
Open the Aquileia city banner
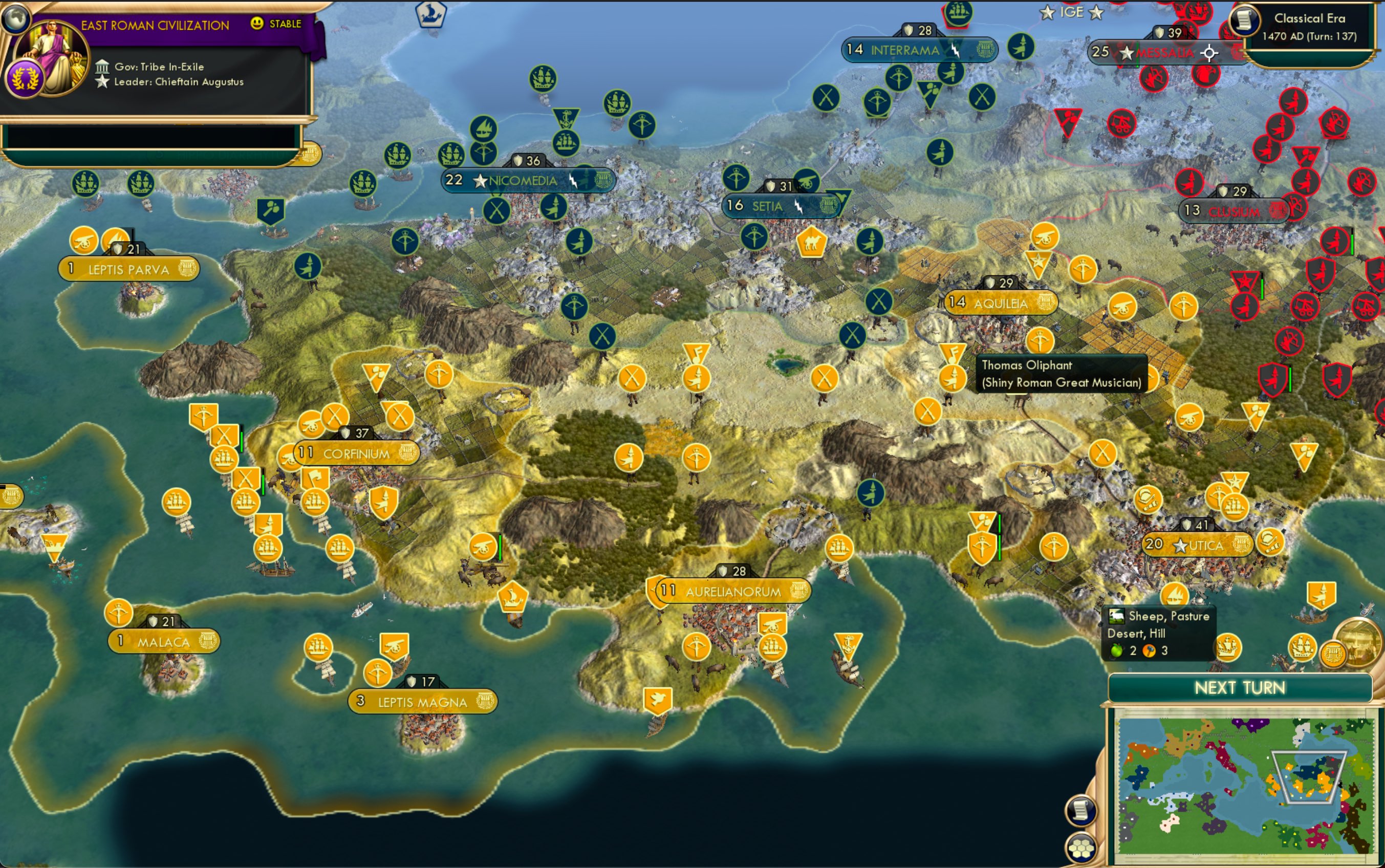pyautogui.click(x=1001, y=303)
